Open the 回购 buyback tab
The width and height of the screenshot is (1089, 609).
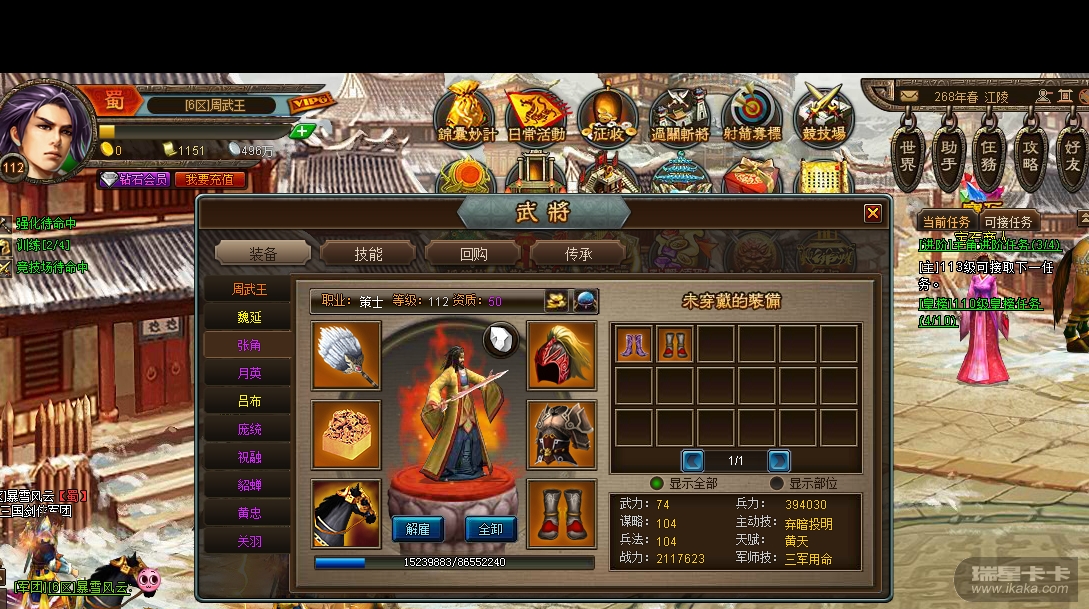473,254
